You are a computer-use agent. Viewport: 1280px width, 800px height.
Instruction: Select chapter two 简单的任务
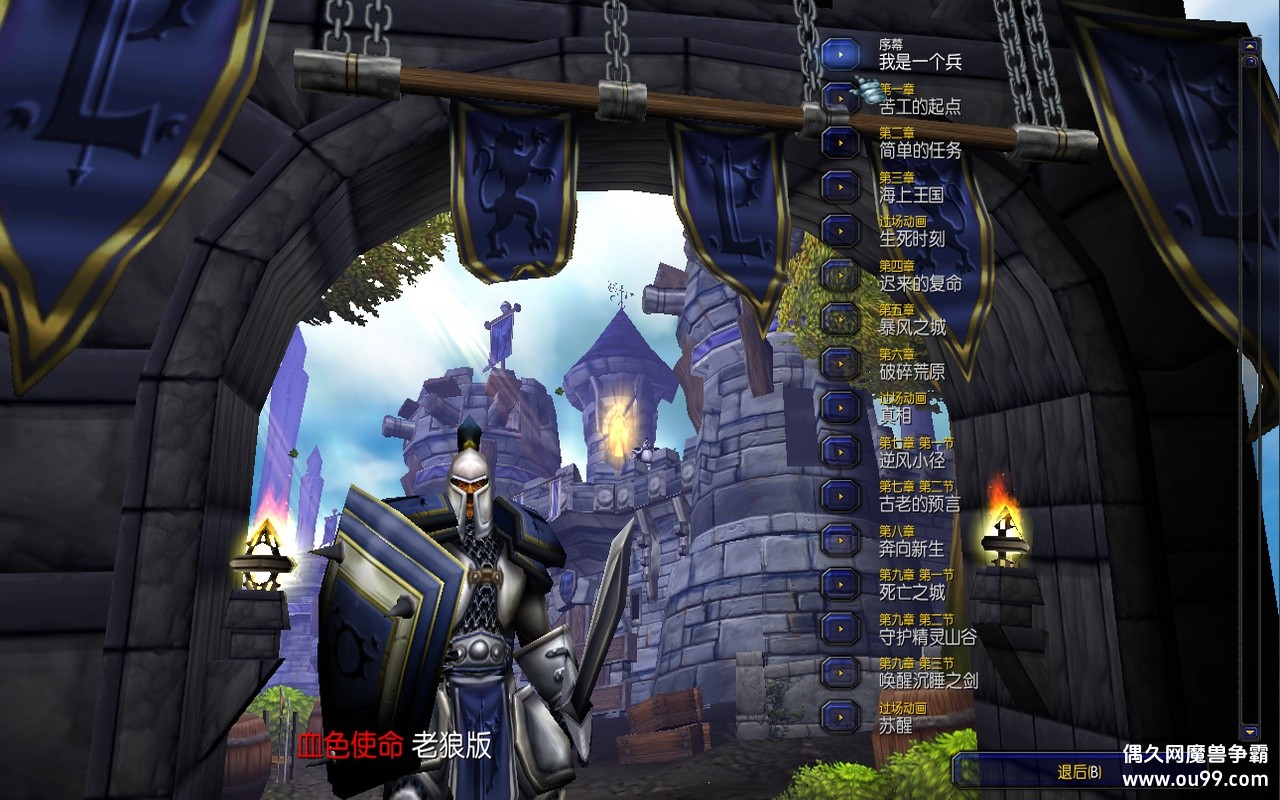[841, 142]
